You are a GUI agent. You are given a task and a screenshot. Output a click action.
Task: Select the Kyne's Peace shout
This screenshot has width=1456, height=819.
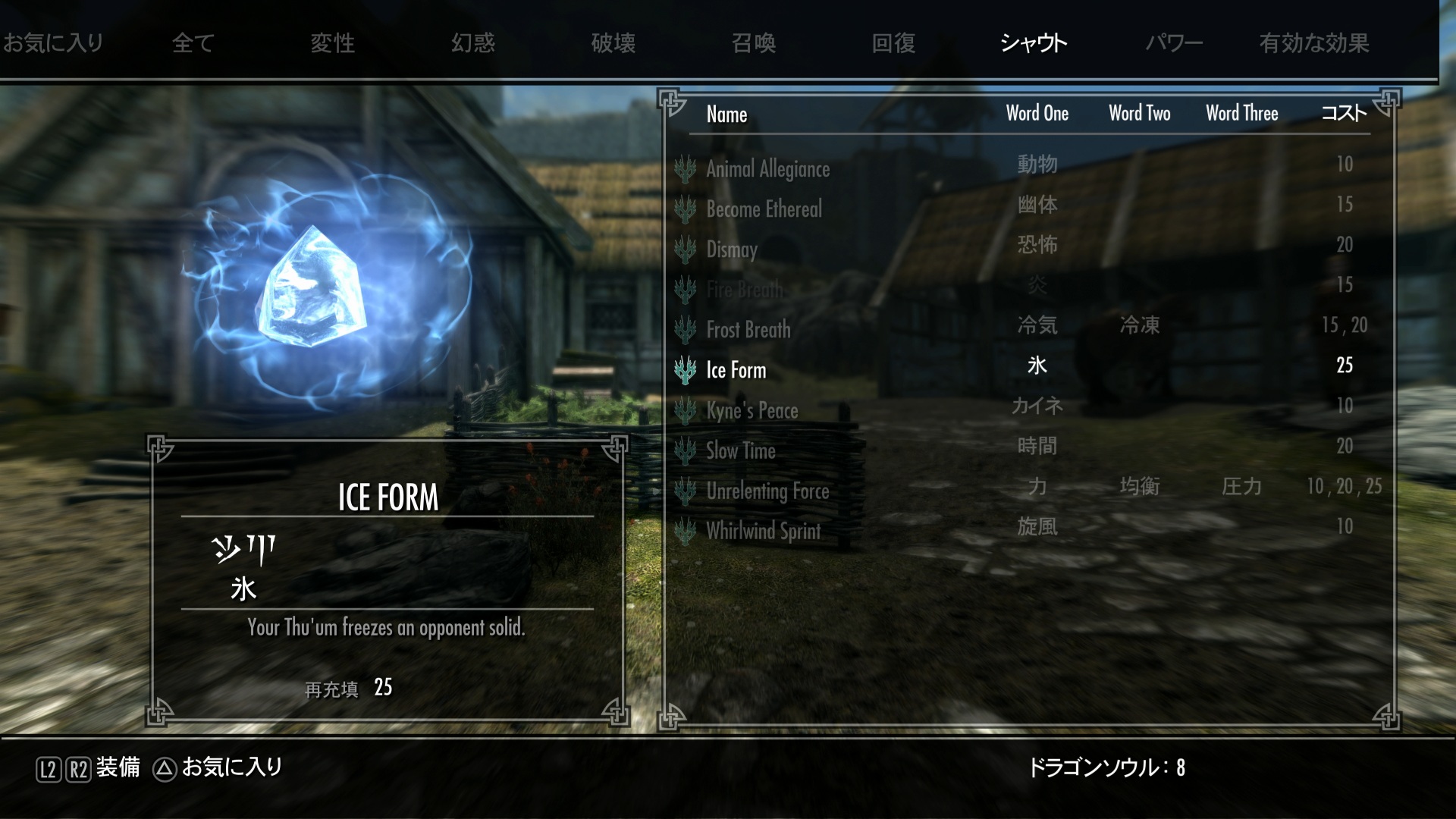[x=752, y=410]
